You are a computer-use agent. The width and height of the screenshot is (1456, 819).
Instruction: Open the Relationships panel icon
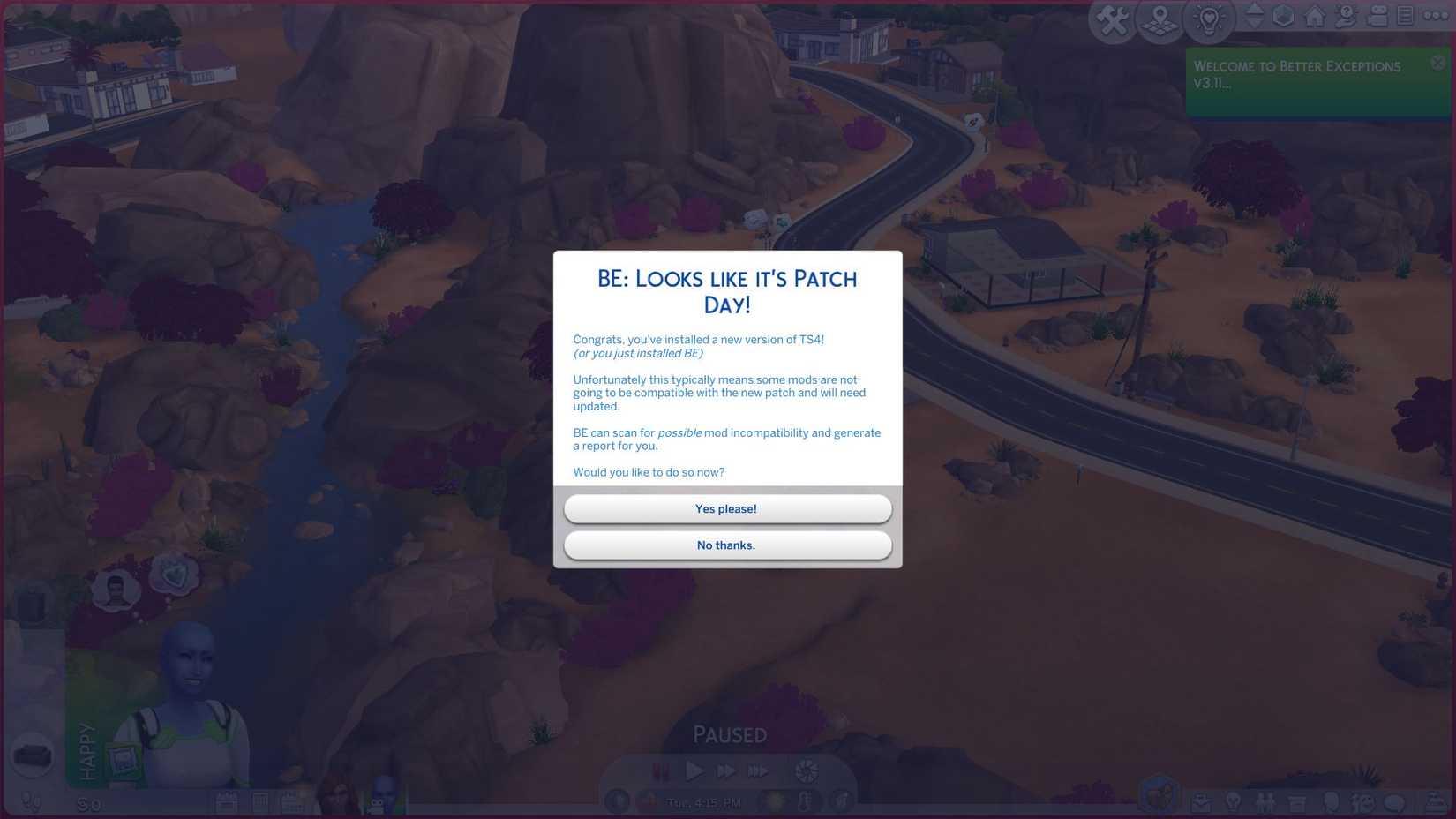tap(1265, 803)
